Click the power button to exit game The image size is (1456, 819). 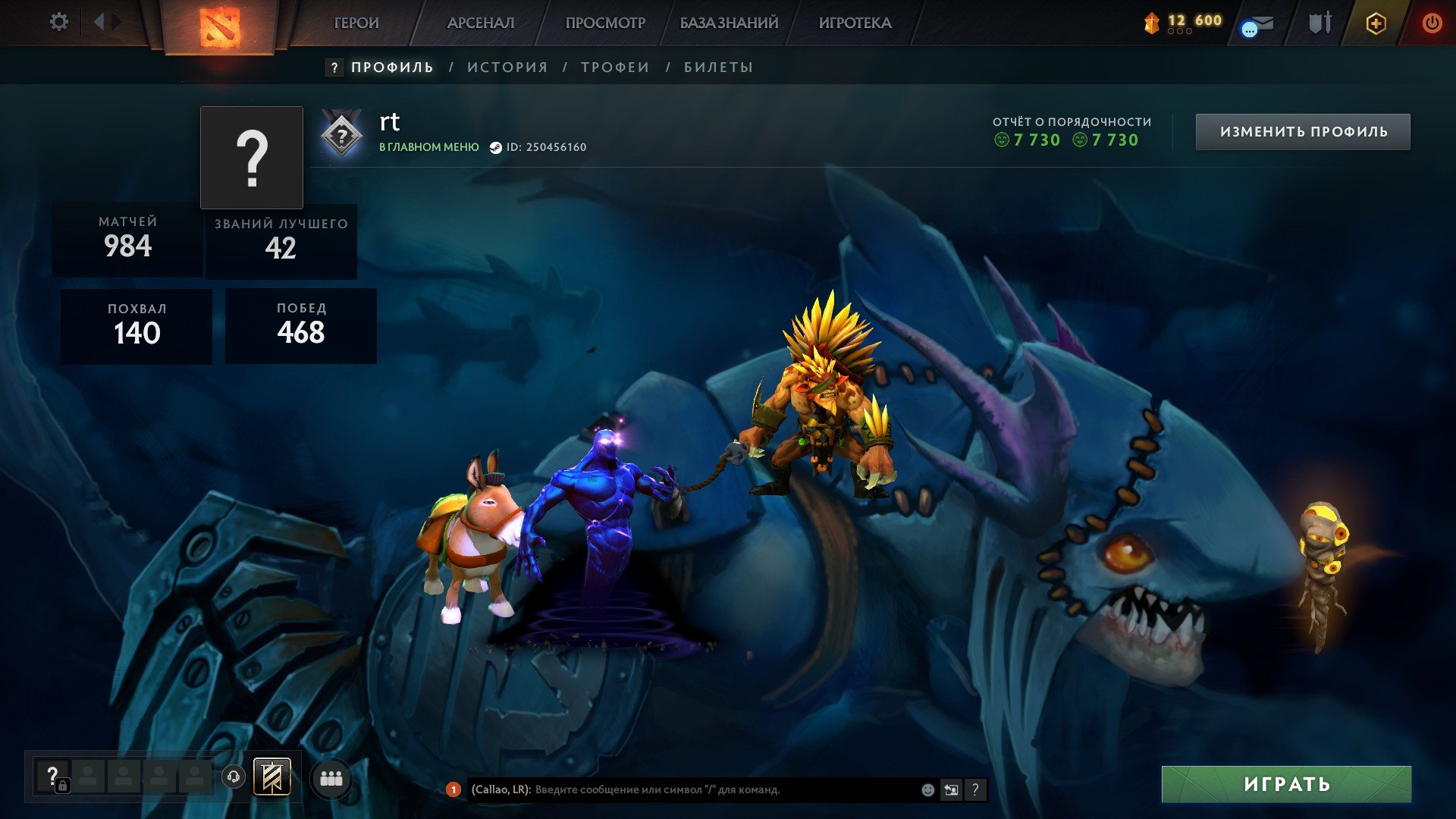pyautogui.click(x=1431, y=23)
